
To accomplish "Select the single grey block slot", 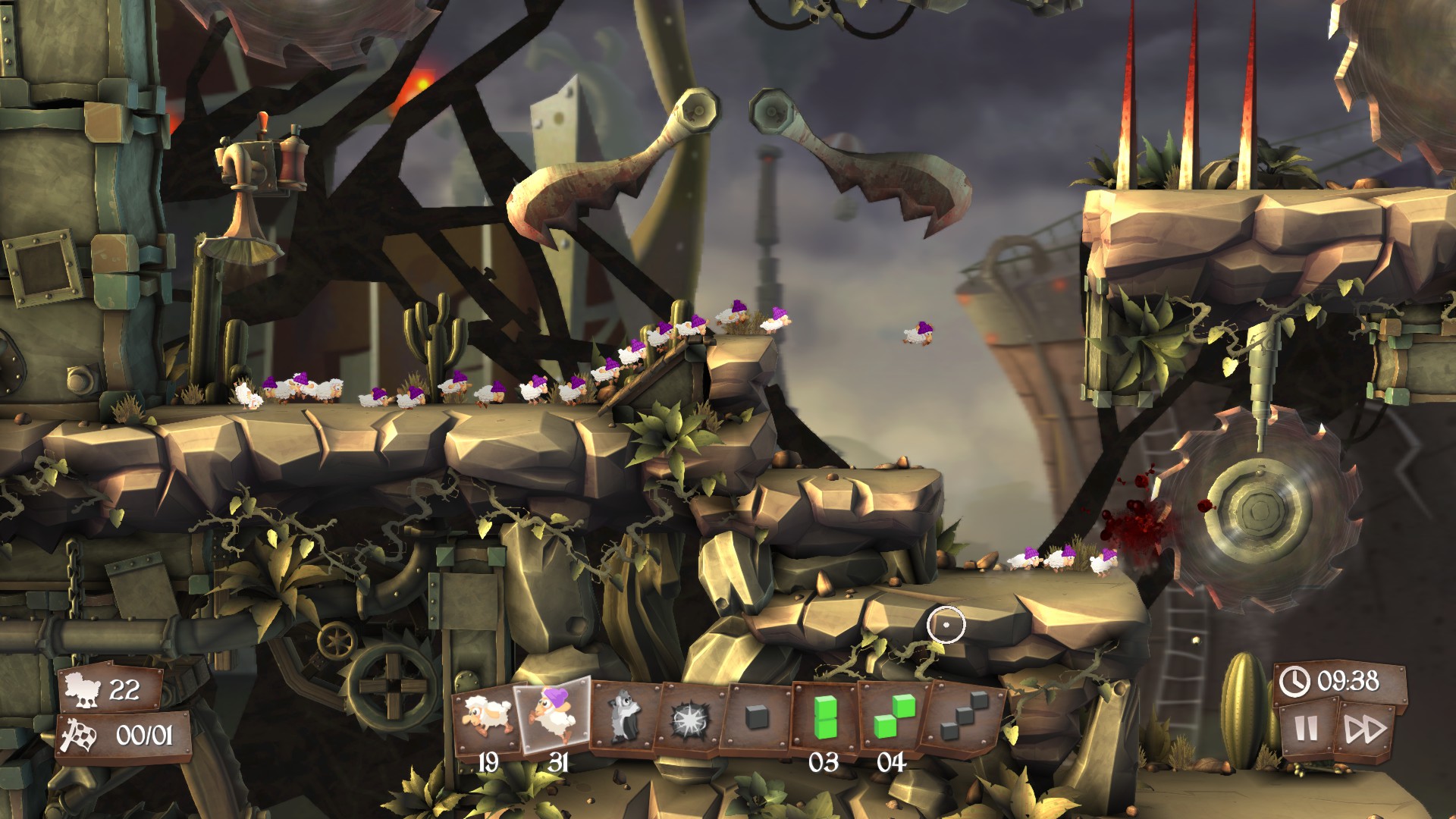I will pyautogui.click(x=757, y=717).
